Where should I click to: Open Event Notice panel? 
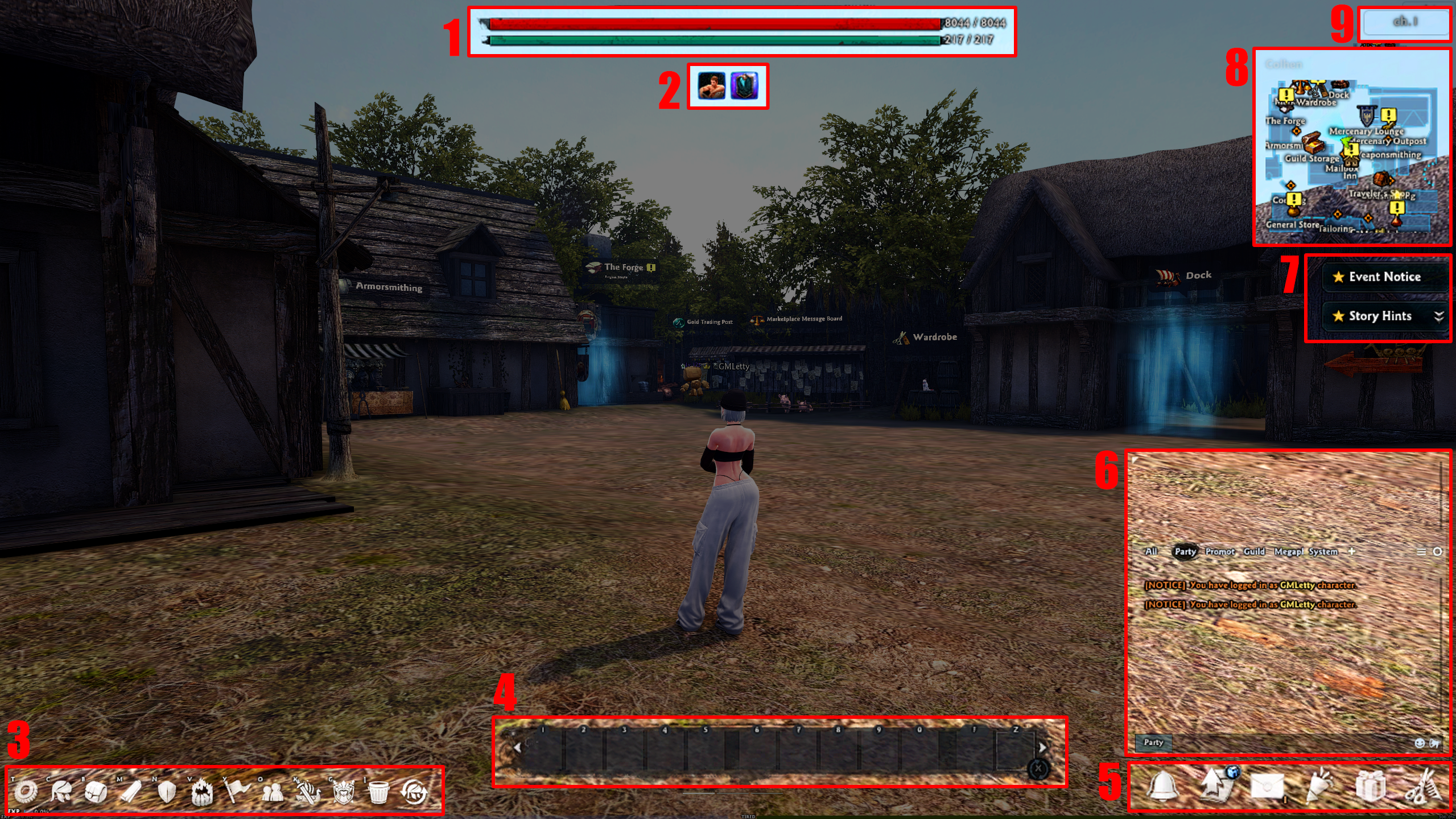1384,277
